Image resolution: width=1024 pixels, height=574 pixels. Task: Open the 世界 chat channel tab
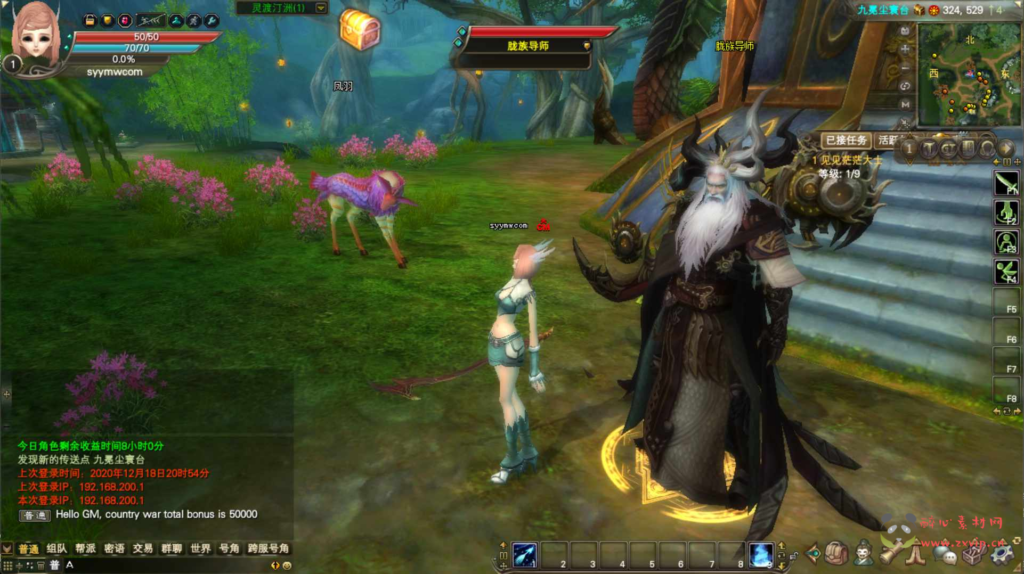coord(201,549)
